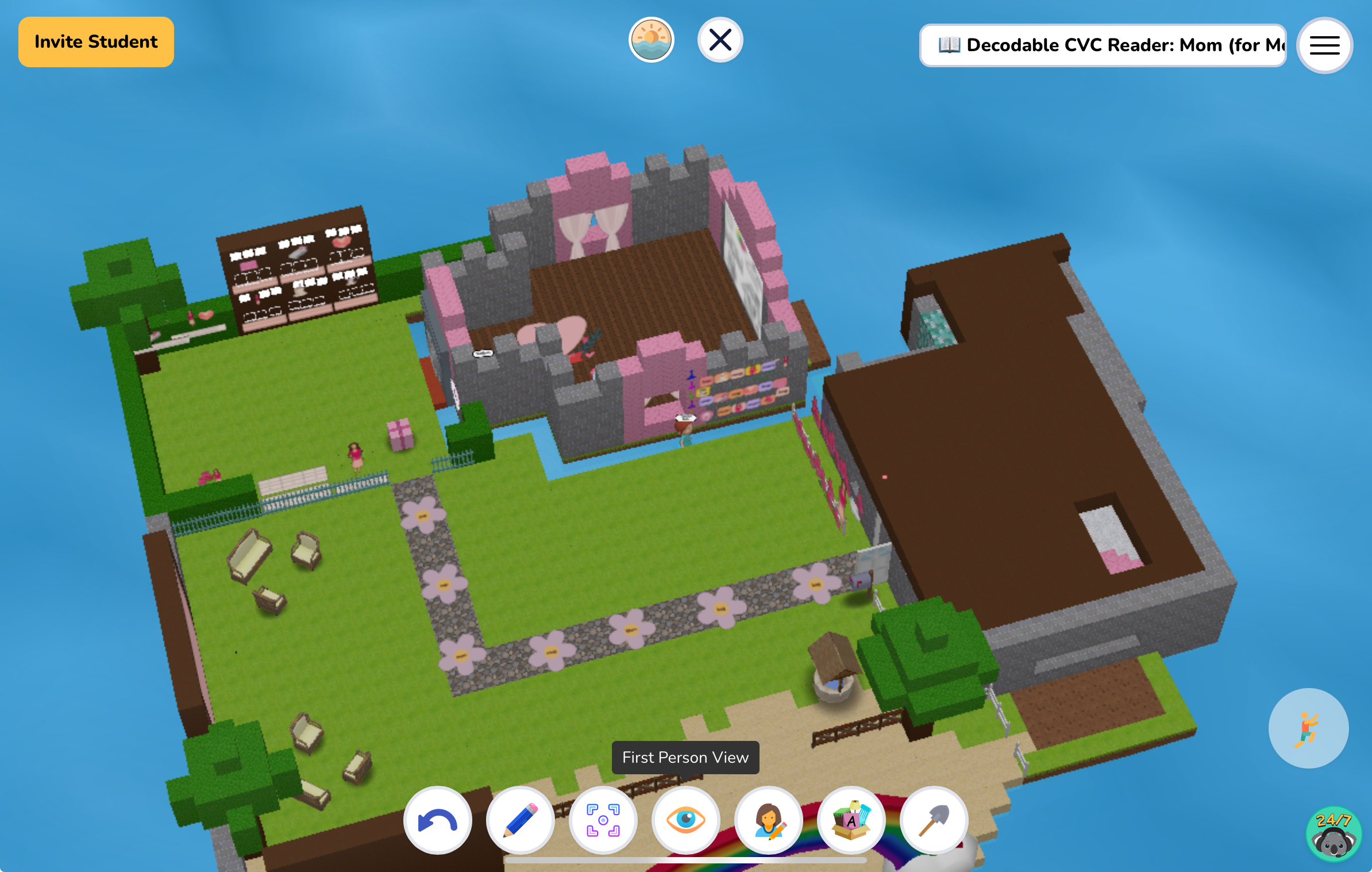Toggle the running figure camera control

[1308, 728]
